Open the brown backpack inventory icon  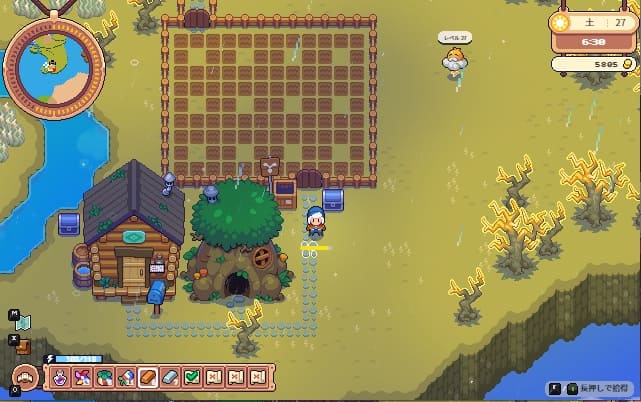click(x=25, y=346)
